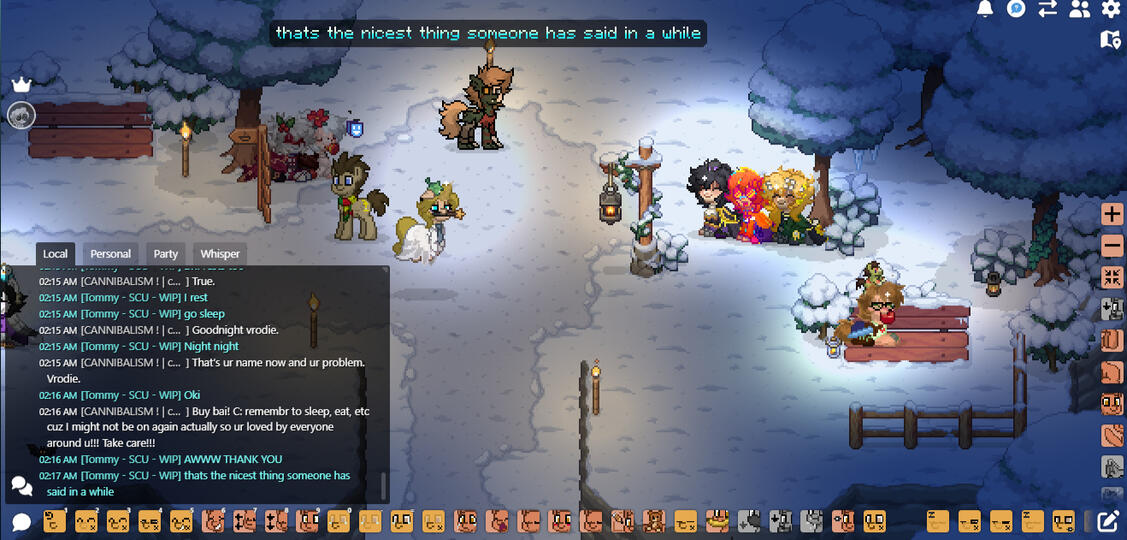The image size is (1127, 540).
Task: Show the Local chat tab
Action: [x=56, y=254]
